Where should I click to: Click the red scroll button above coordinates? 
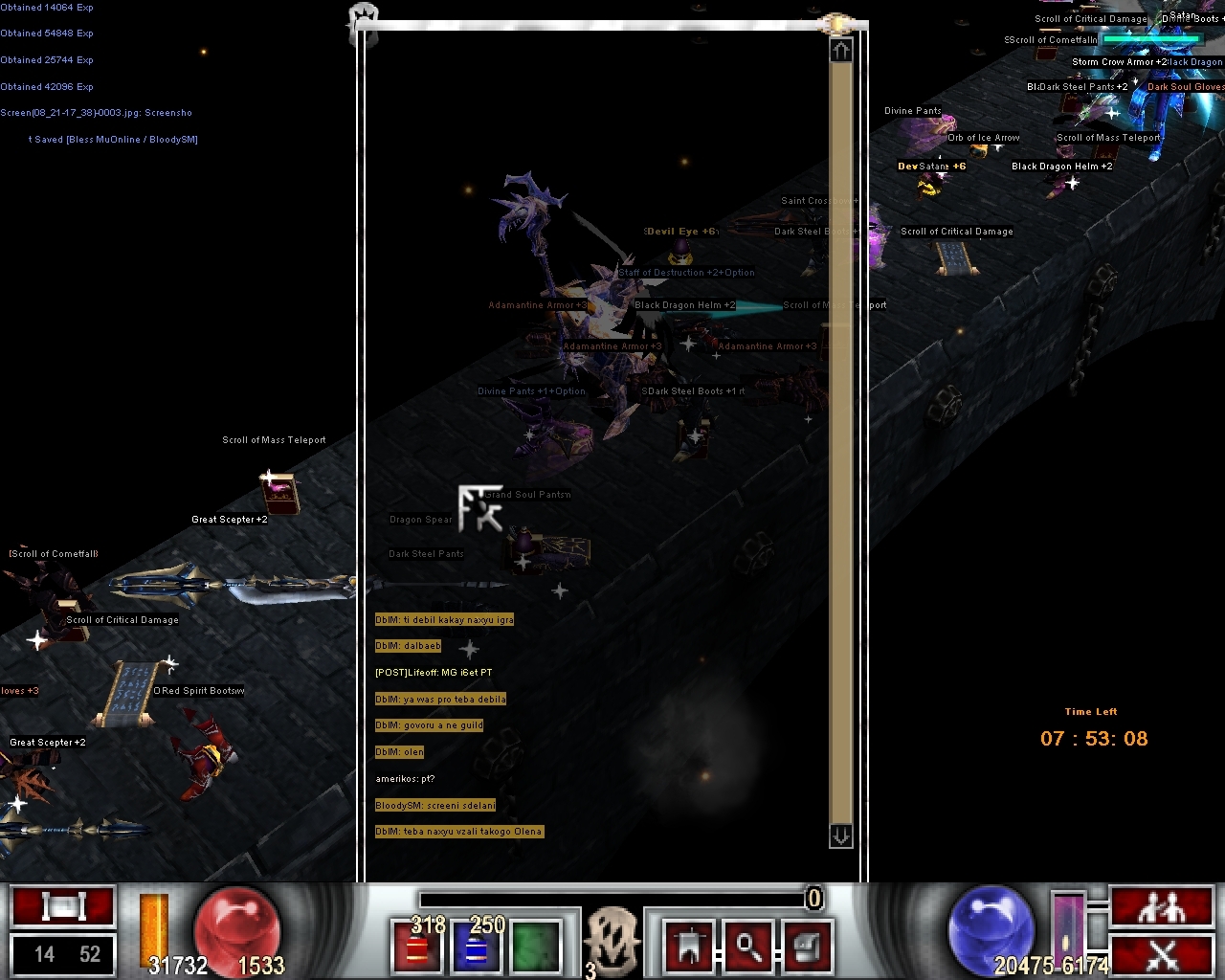click(63, 906)
